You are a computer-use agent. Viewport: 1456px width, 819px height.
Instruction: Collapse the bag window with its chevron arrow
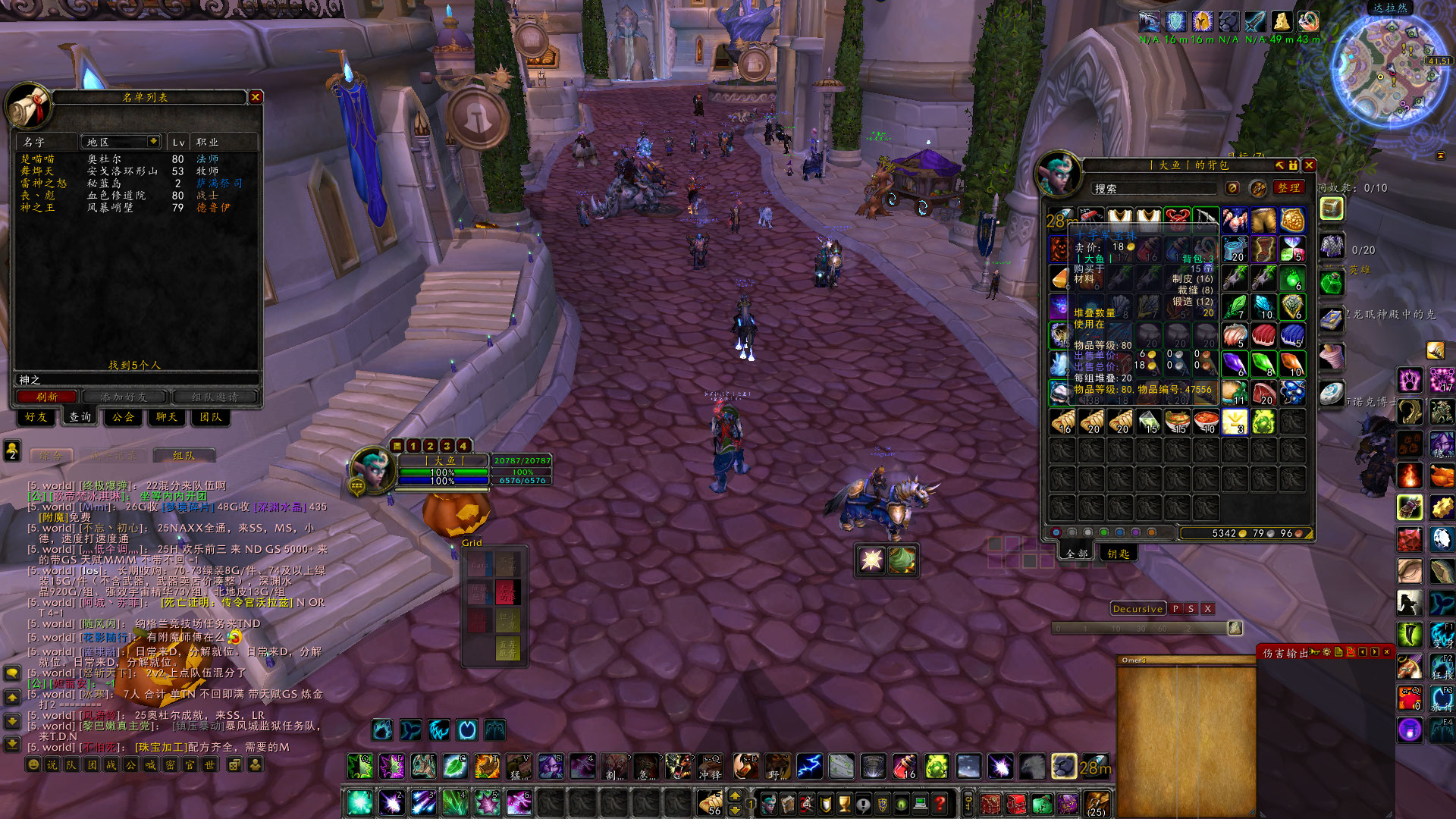tap(1279, 165)
